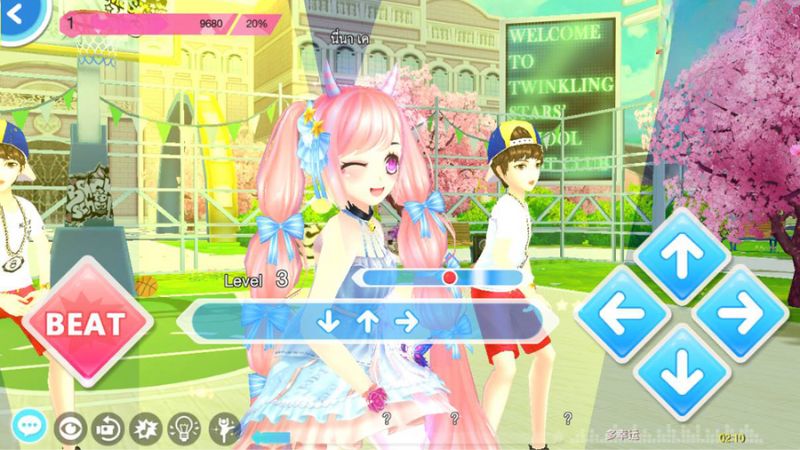Click the dancing figure icon
The width and height of the screenshot is (800, 450).
(x=221, y=428)
